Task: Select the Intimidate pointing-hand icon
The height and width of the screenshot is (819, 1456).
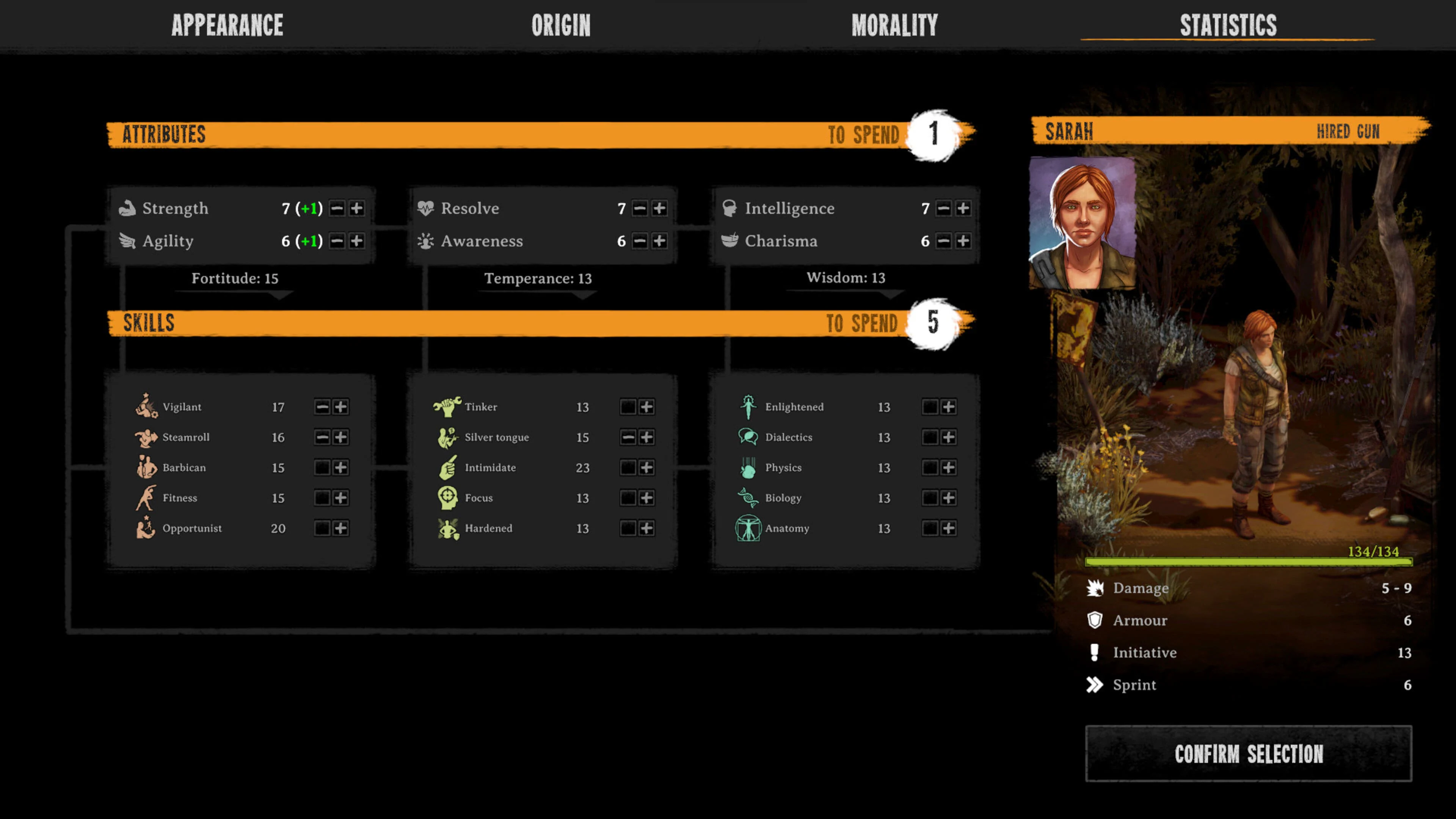Action: (x=448, y=468)
